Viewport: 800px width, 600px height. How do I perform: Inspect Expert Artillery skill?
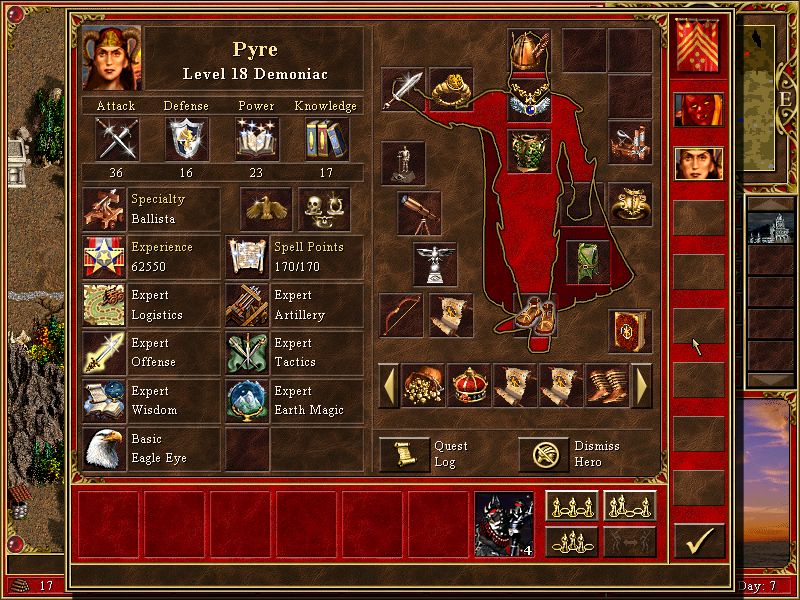coord(247,305)
